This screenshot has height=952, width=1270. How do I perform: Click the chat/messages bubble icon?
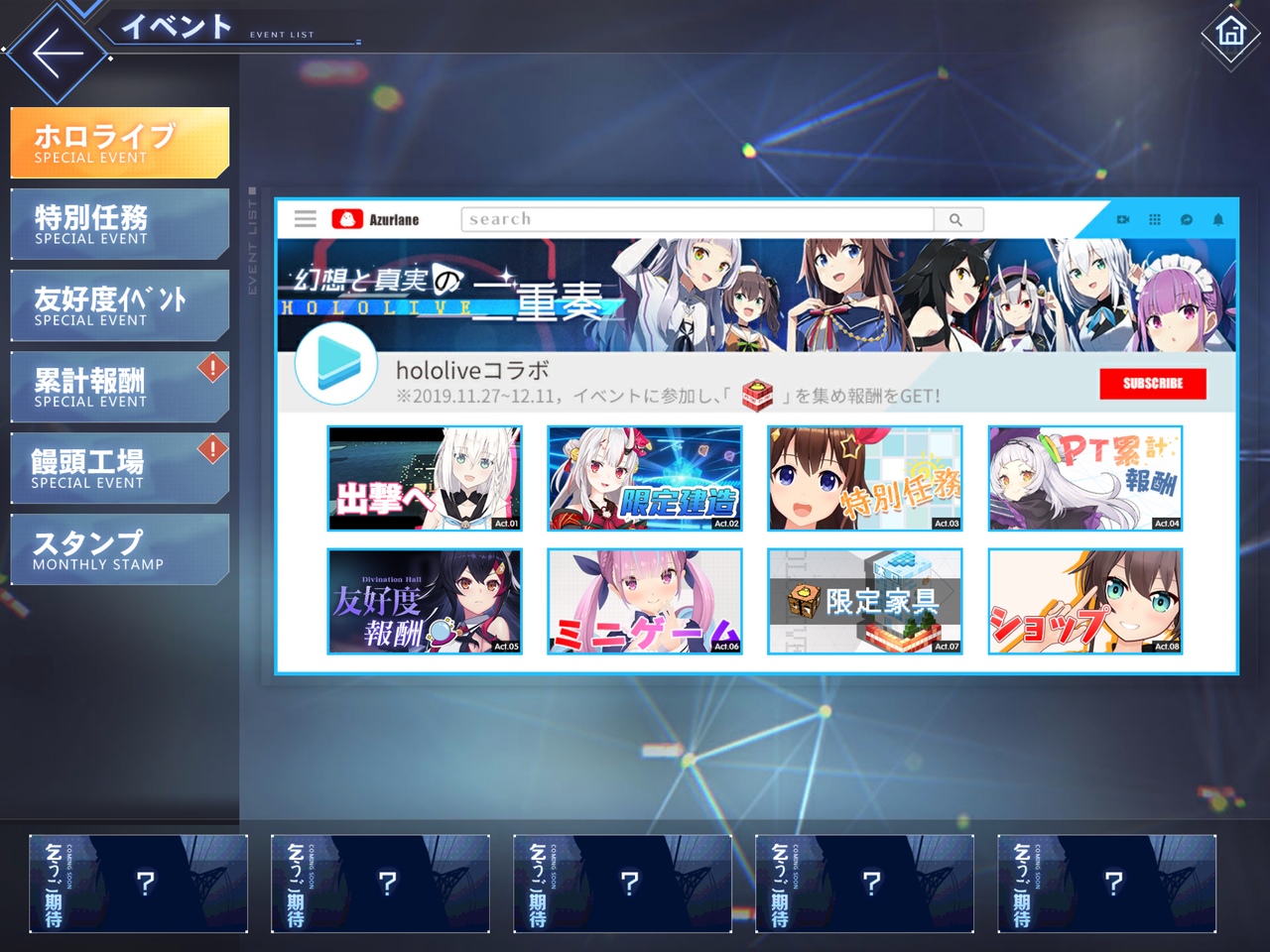pyautogui.click(x=1185, y=219)
